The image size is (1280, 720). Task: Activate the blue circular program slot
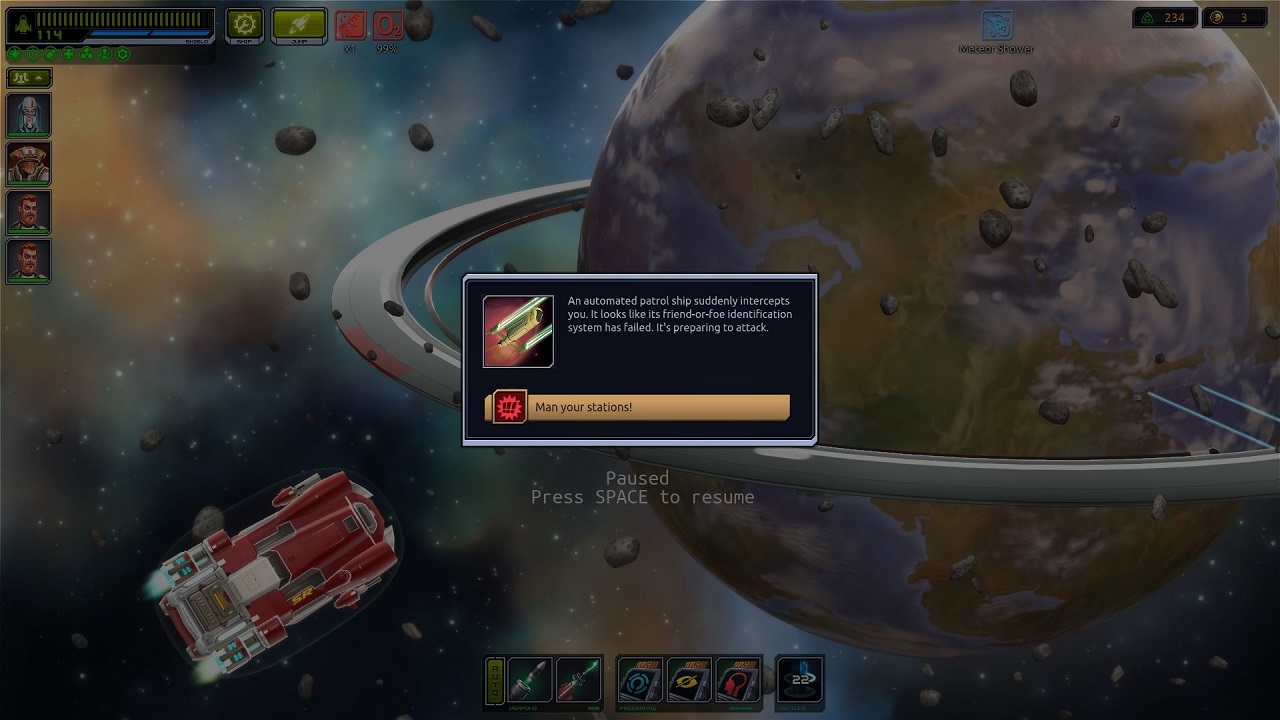pos(641,681)
